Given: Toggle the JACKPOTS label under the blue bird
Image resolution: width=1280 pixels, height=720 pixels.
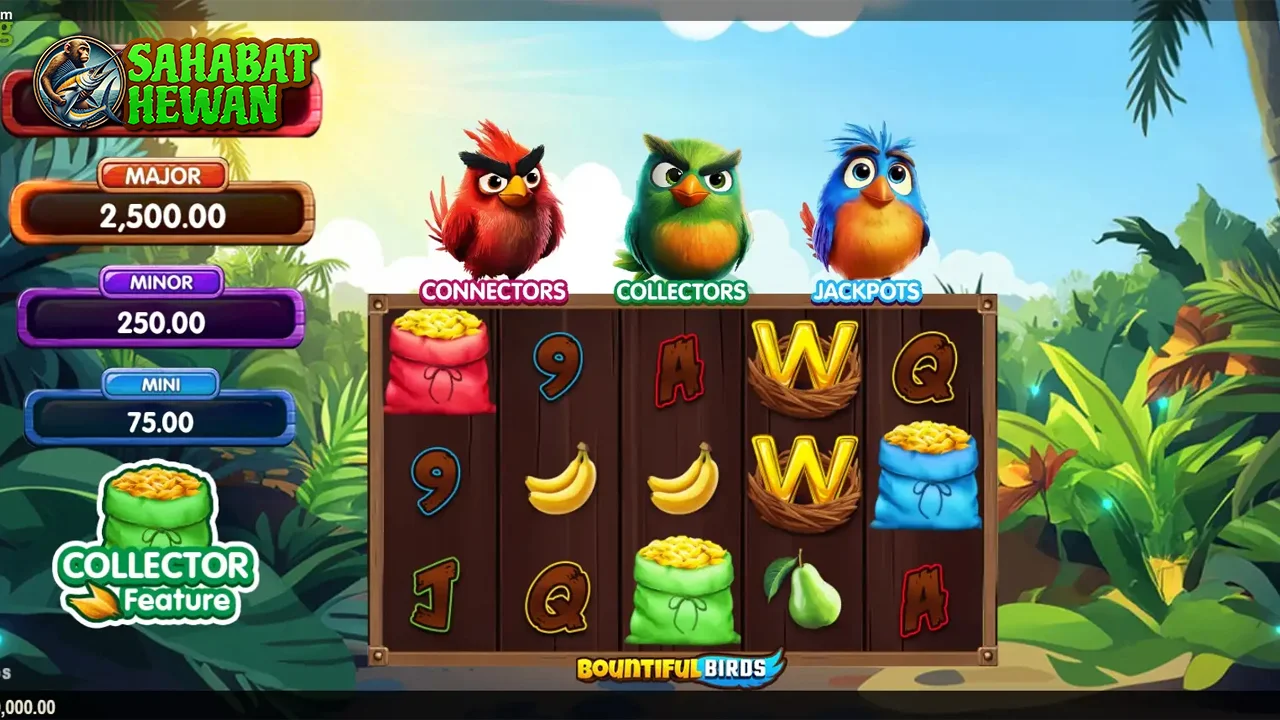Looking at the screenshot, I should (x=866, y=292).
